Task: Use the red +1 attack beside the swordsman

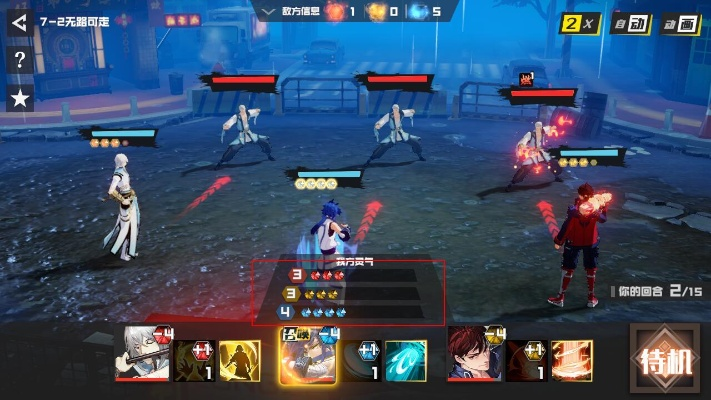Action: click(195, 361)
